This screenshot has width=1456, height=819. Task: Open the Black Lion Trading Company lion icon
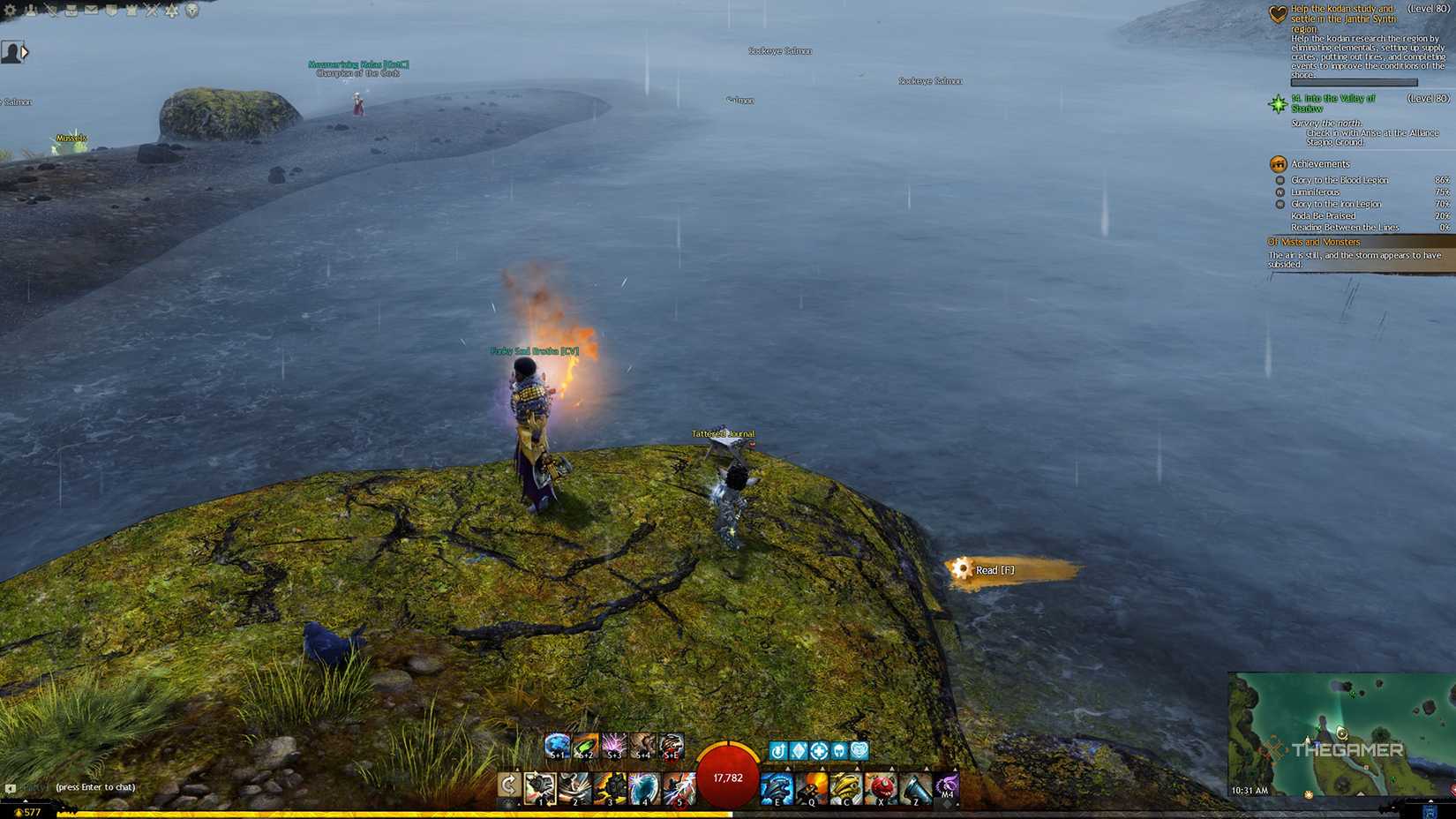191,11
